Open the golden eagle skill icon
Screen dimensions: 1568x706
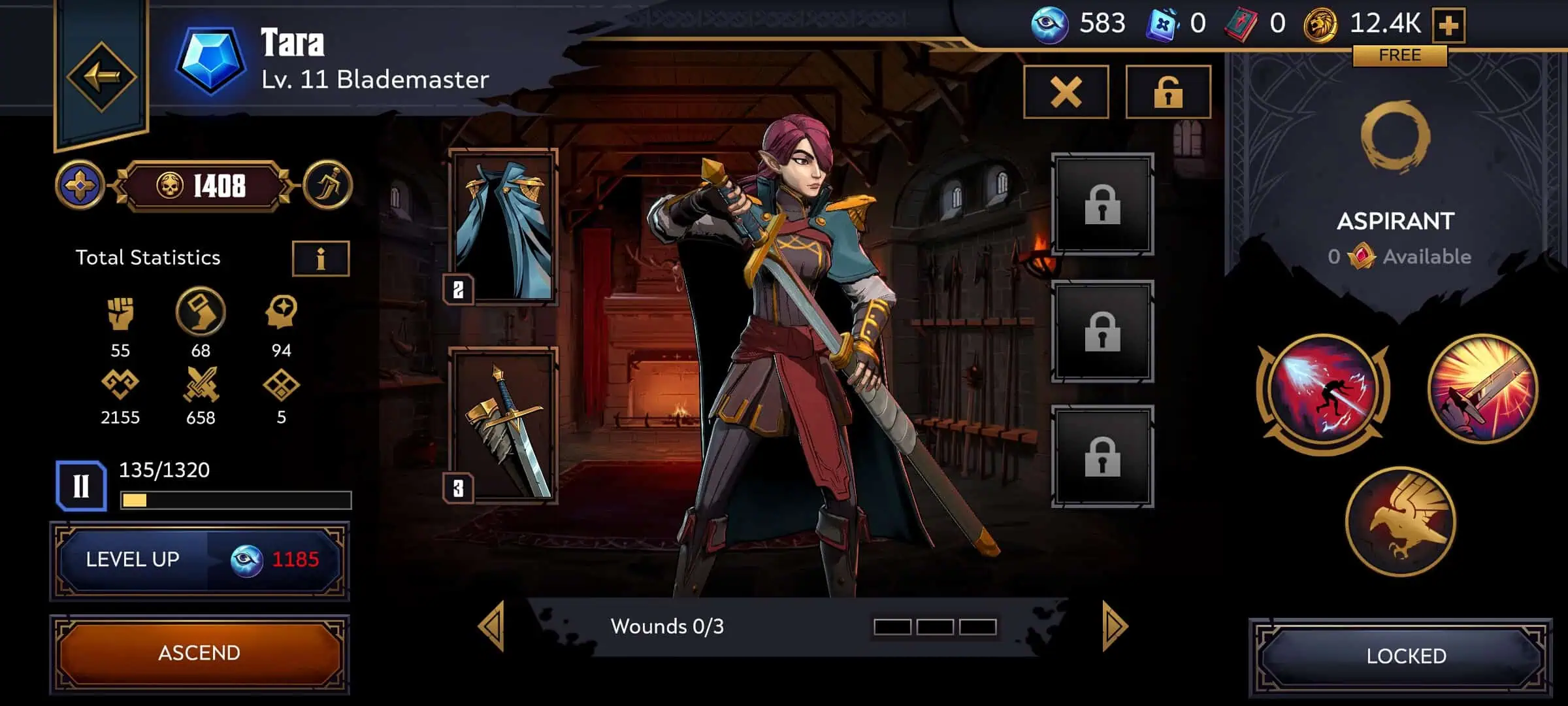click(x=1401, y=522)
